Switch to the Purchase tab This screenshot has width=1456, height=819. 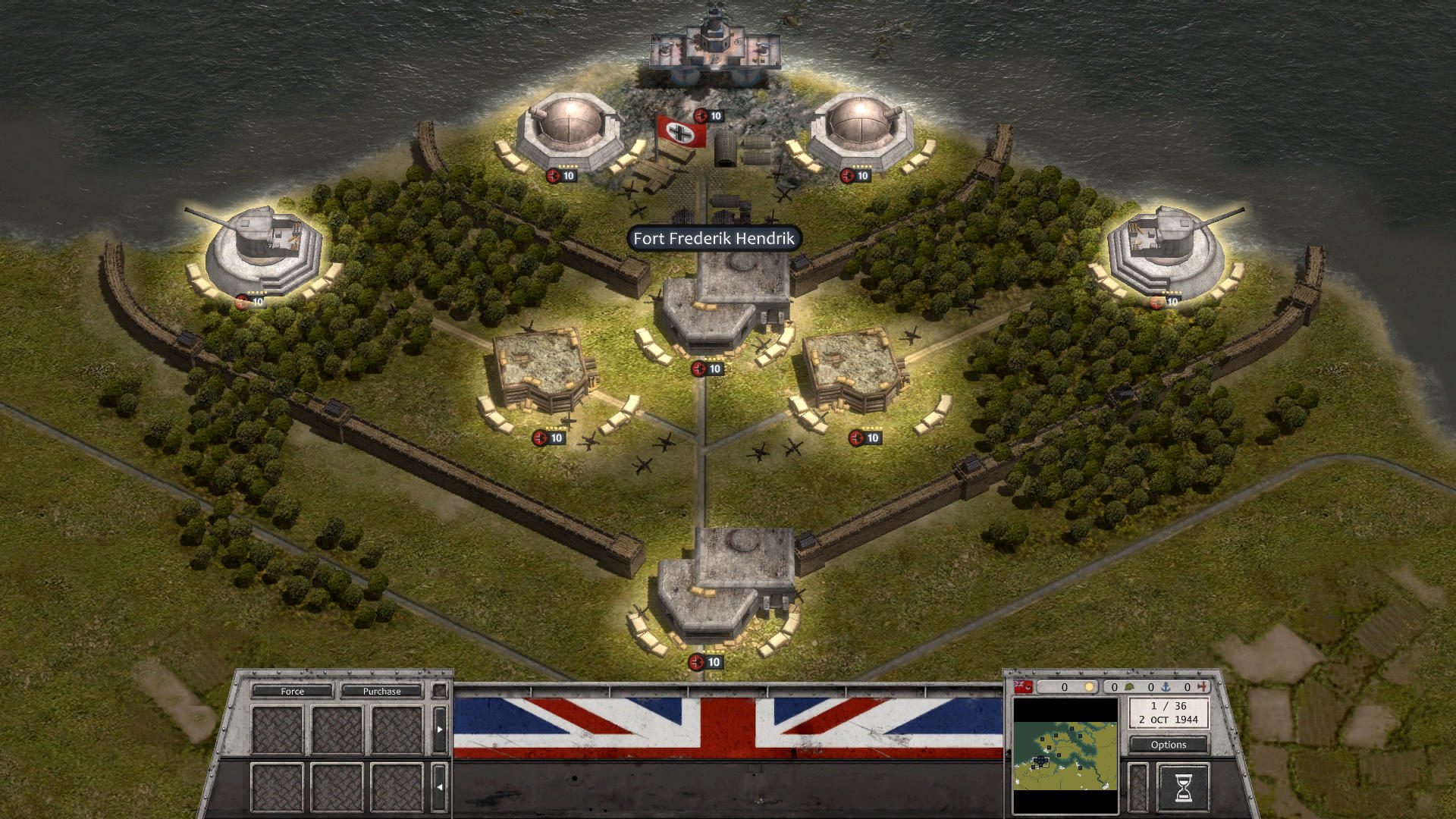point(382,691)
